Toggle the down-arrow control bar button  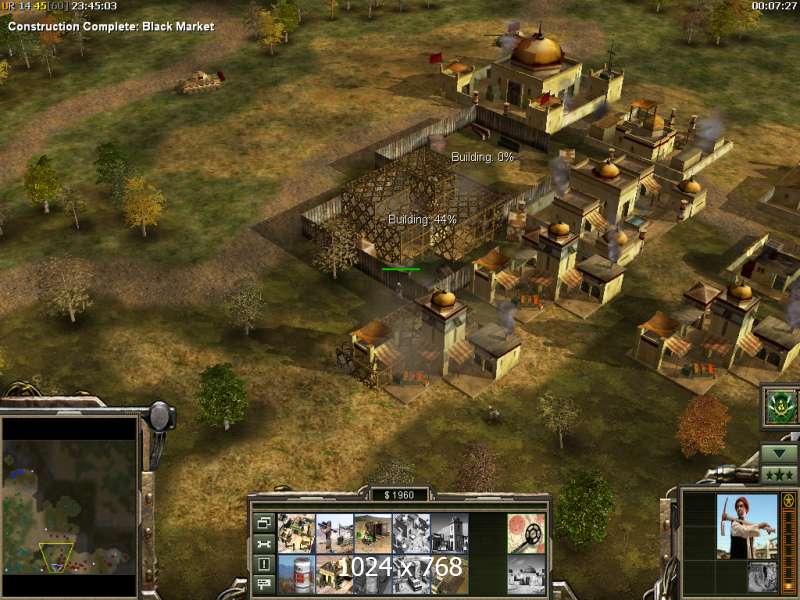[x=779, y=453]
